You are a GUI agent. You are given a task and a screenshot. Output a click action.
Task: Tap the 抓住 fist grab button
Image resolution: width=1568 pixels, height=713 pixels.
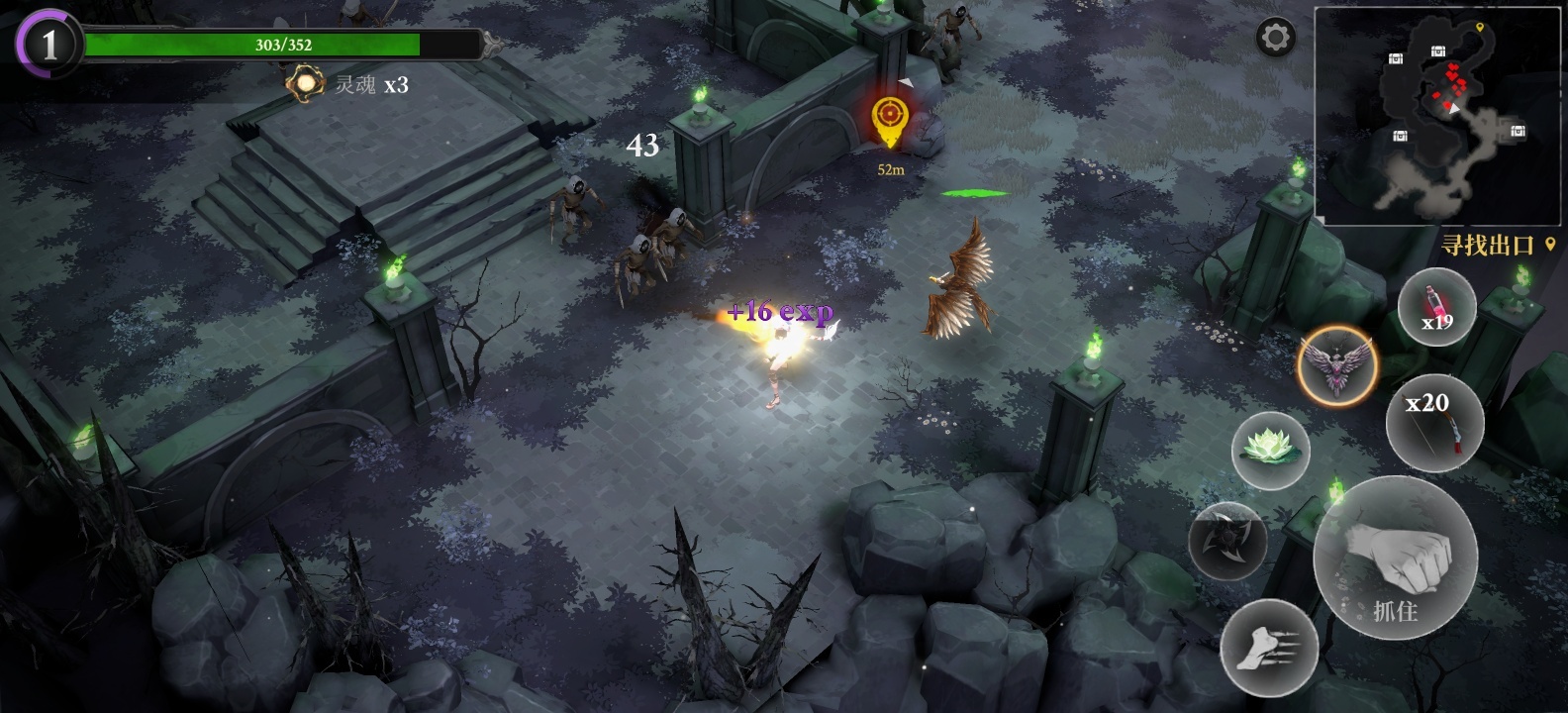coord(1395,560)
